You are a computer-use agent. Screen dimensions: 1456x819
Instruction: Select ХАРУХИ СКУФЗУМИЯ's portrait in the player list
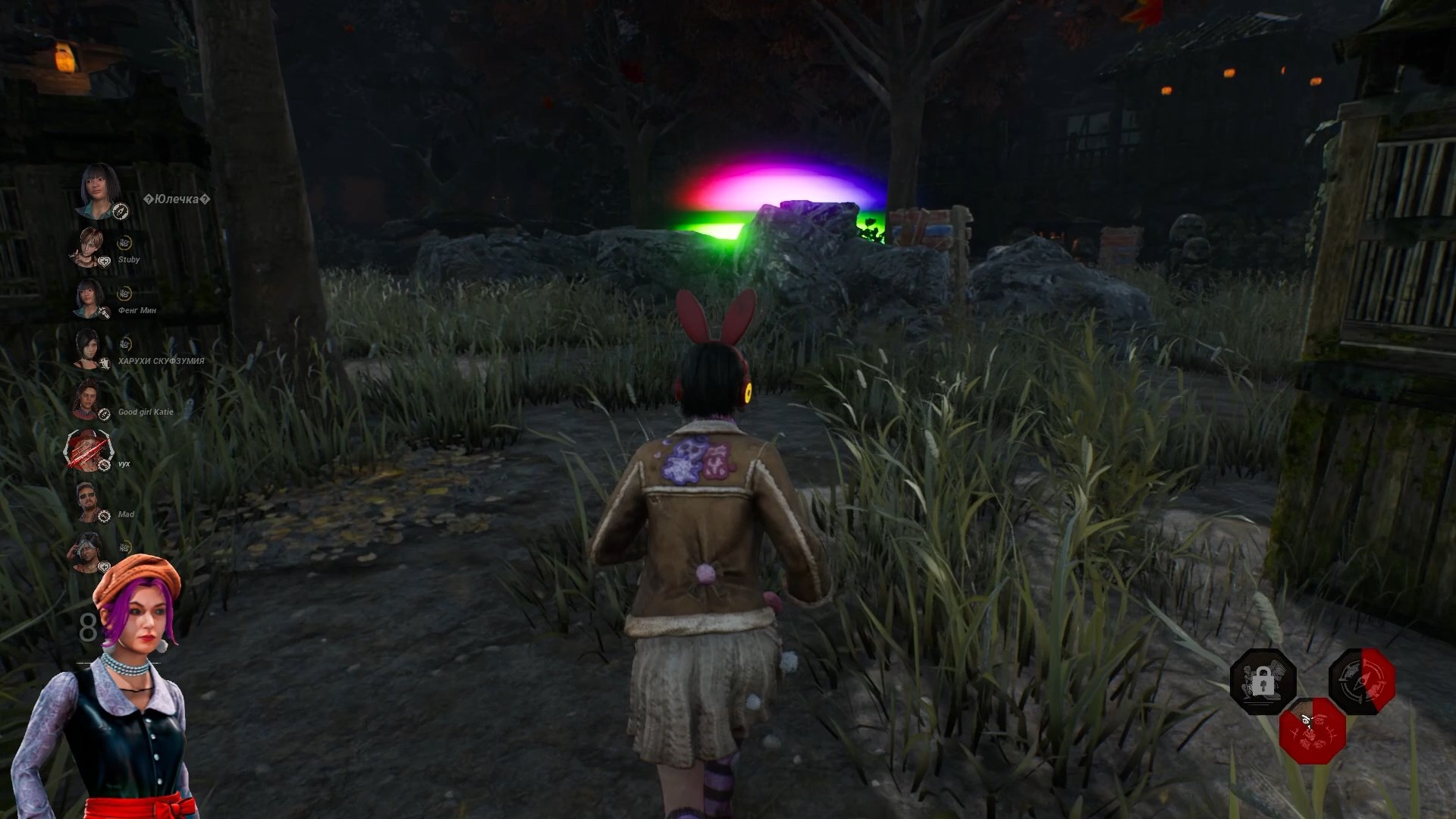[88, 349]
